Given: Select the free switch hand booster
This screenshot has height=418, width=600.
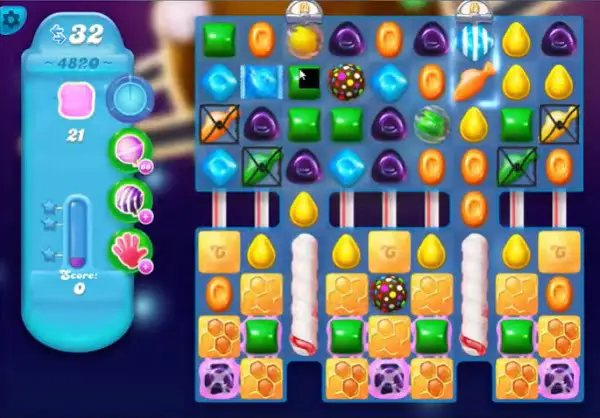Looking at the screenshot, I should coord(131,249).
